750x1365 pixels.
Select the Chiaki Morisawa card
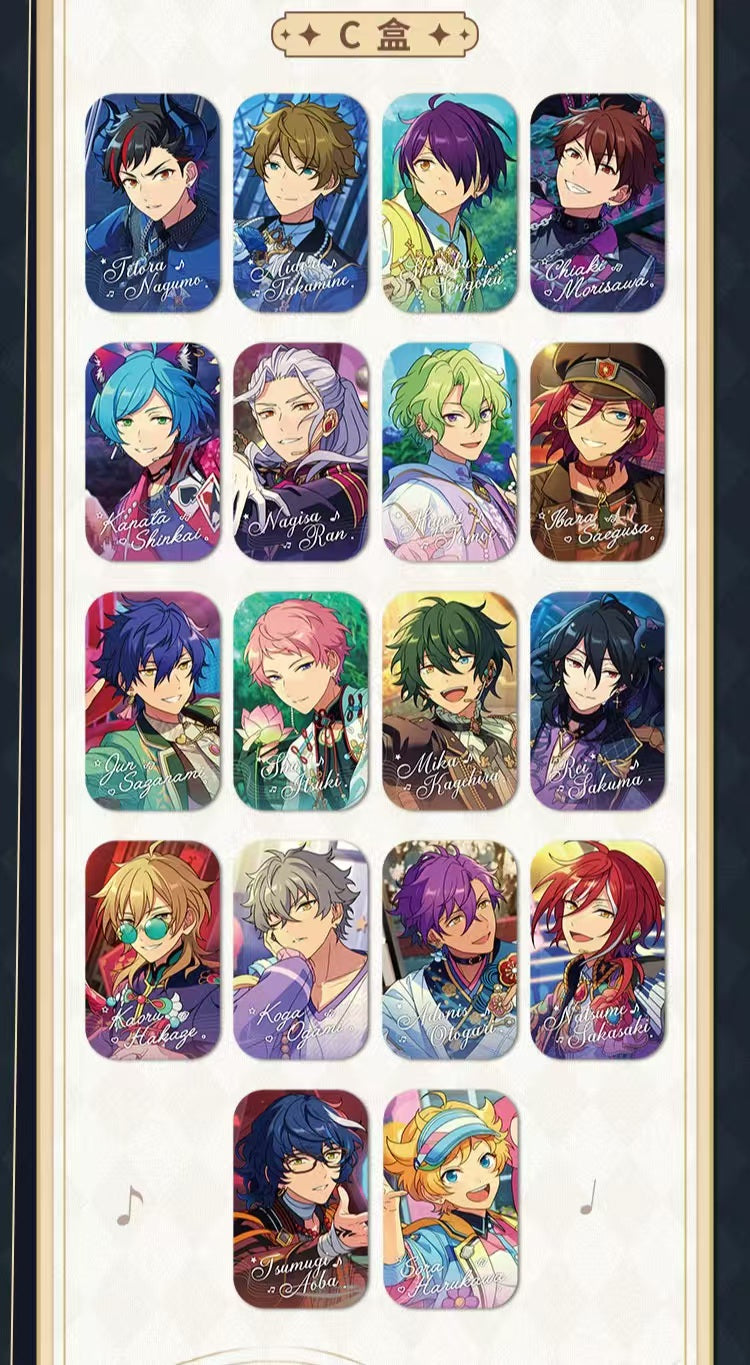pyautogui.click(x=598, y=203)
